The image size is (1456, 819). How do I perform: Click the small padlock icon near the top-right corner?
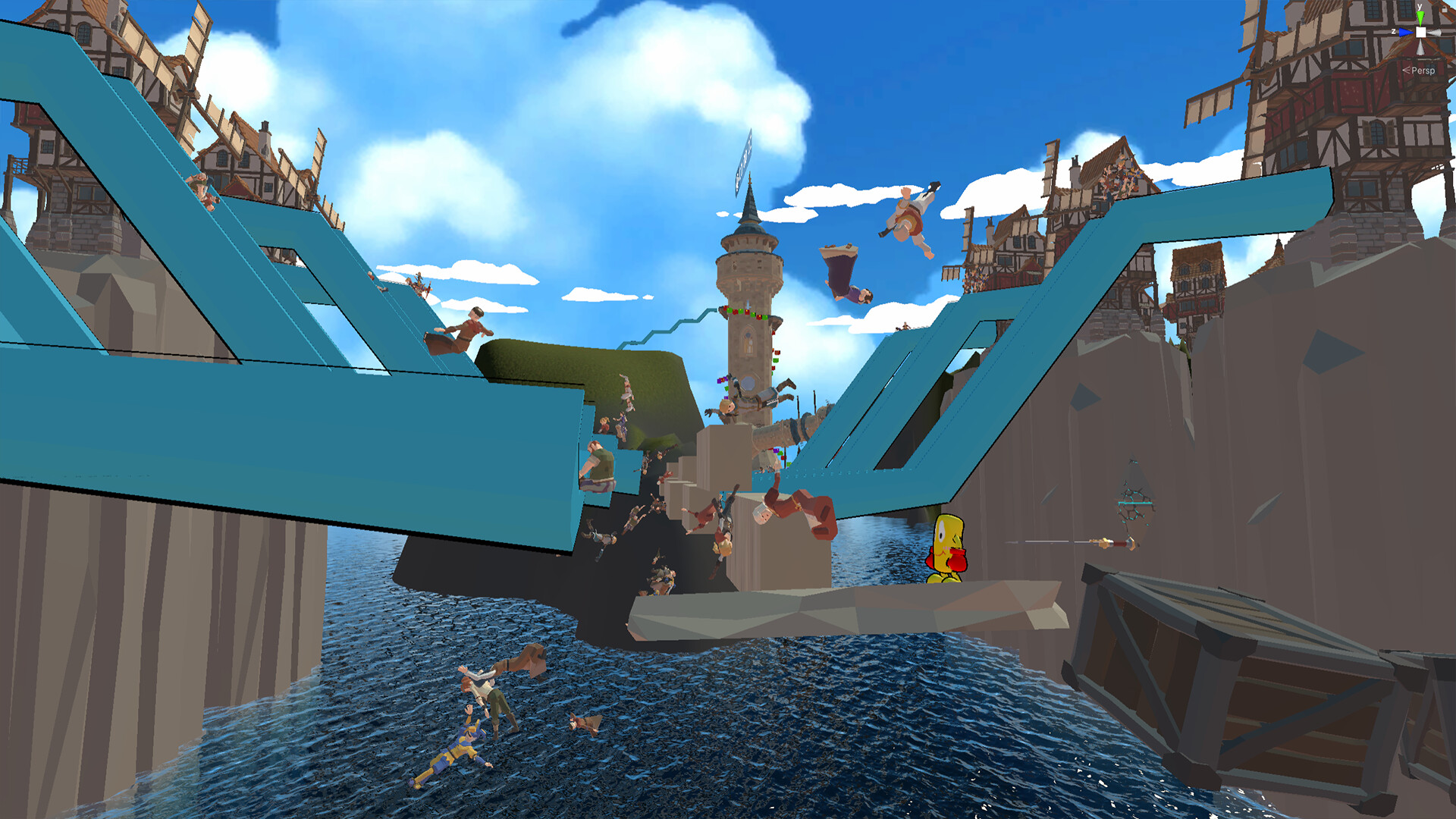coord(1445,8)
